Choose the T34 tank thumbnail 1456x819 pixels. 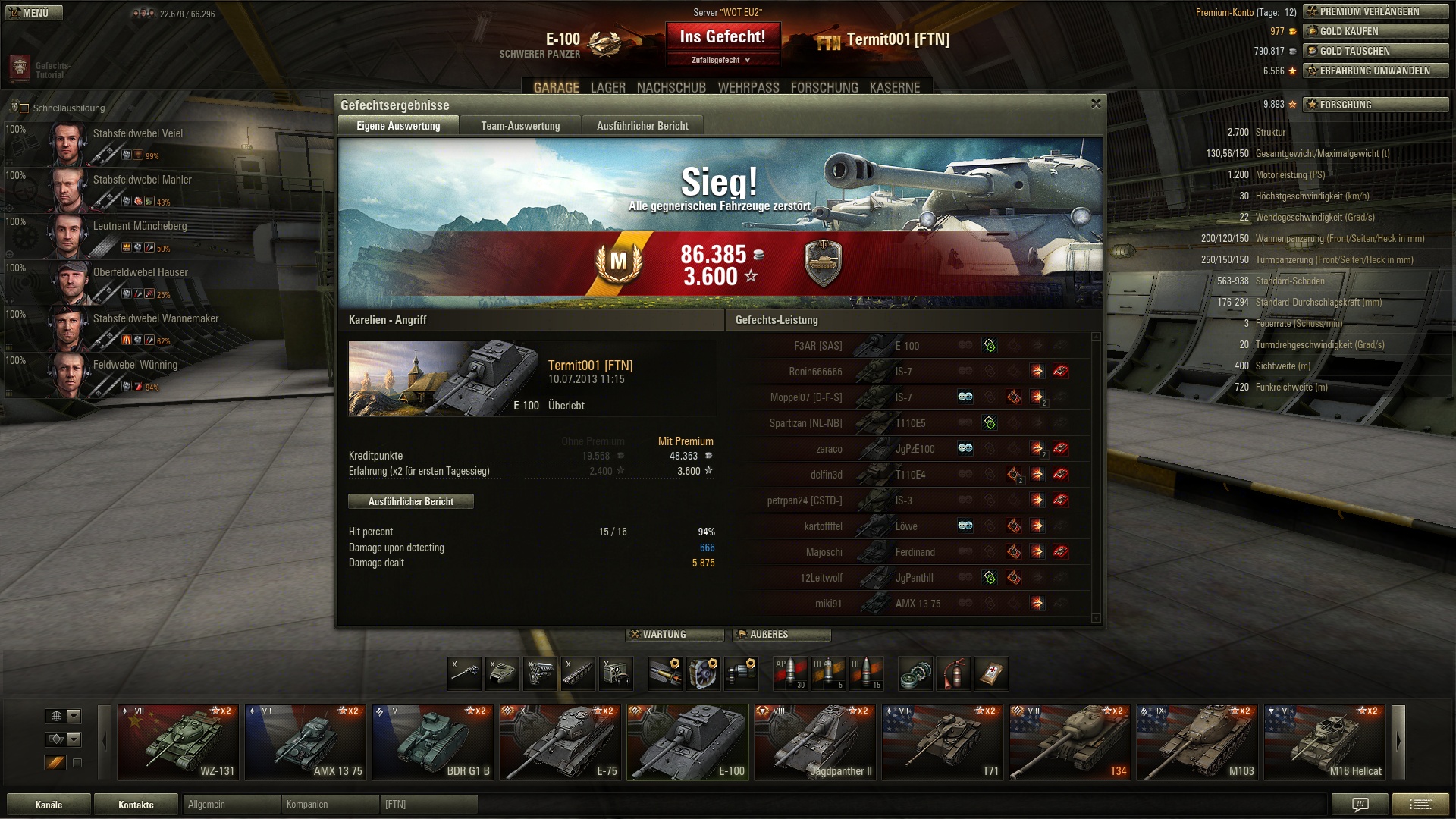pyautogui.click(x=1070, y=742)
